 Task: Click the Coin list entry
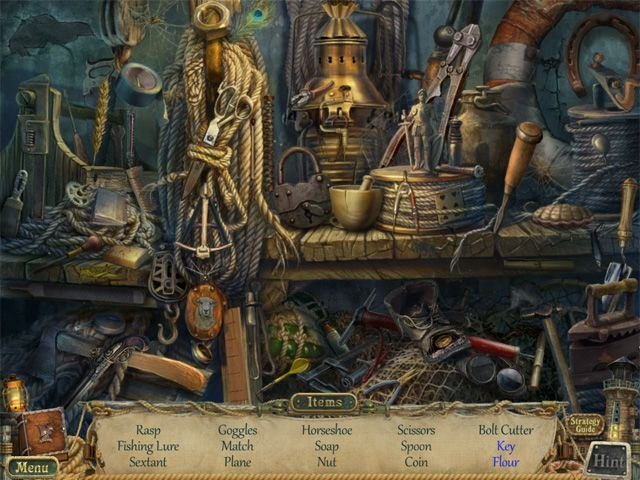(417, 462)
